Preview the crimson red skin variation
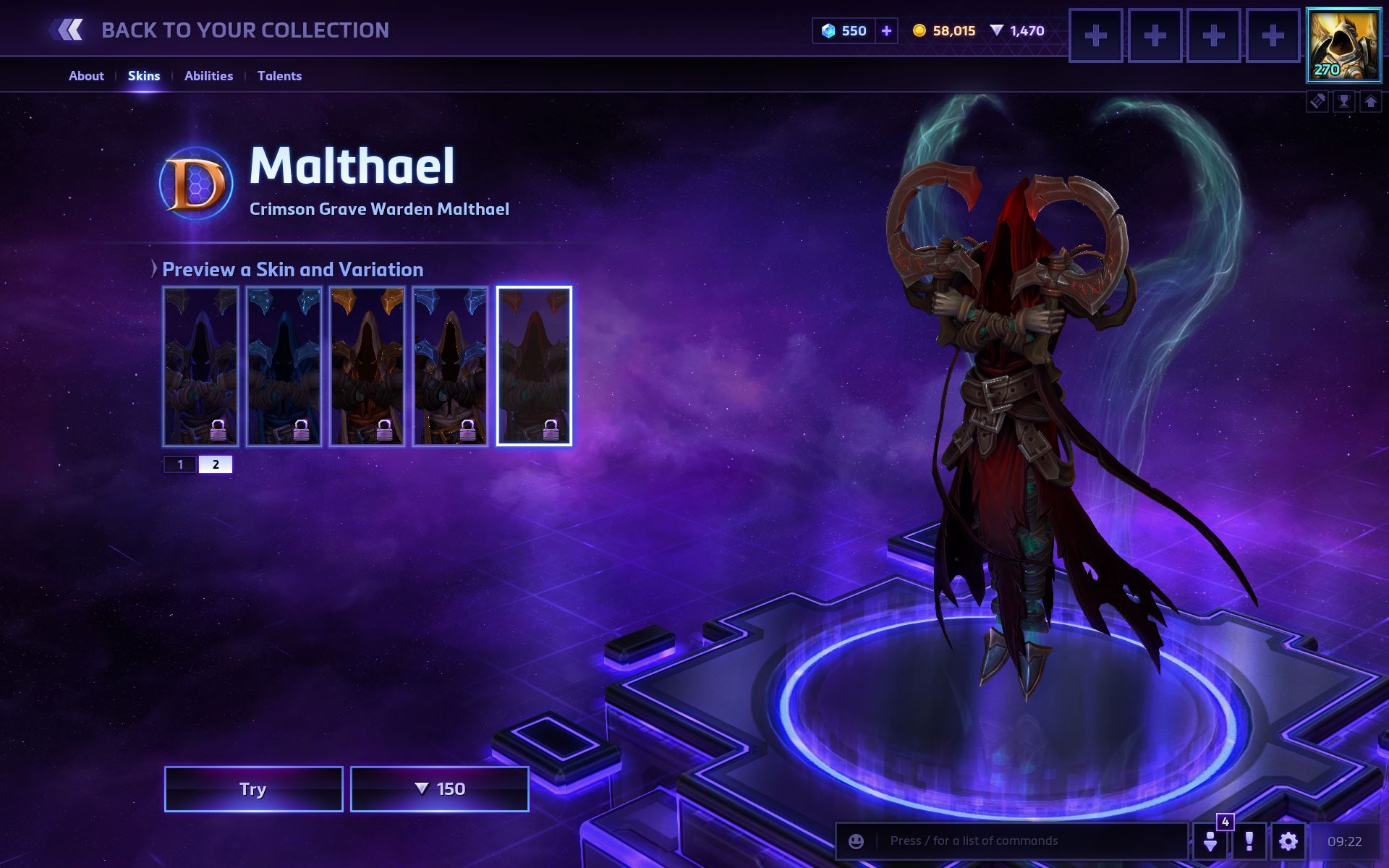Image resolution: width=1389 pixels, height=868 pixels. coord(534,365)
